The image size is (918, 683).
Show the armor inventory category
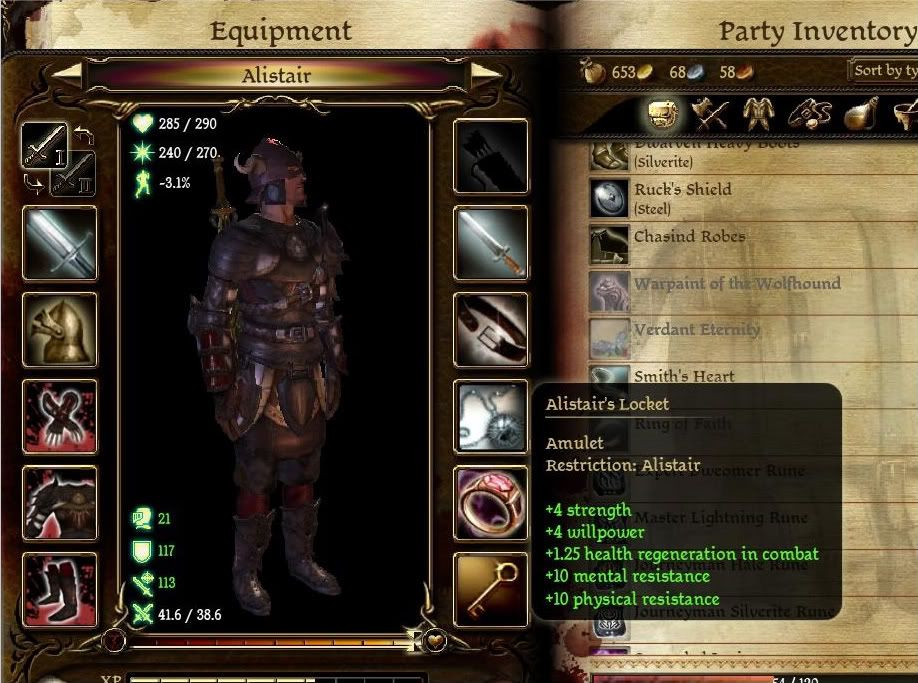[758, 115]
